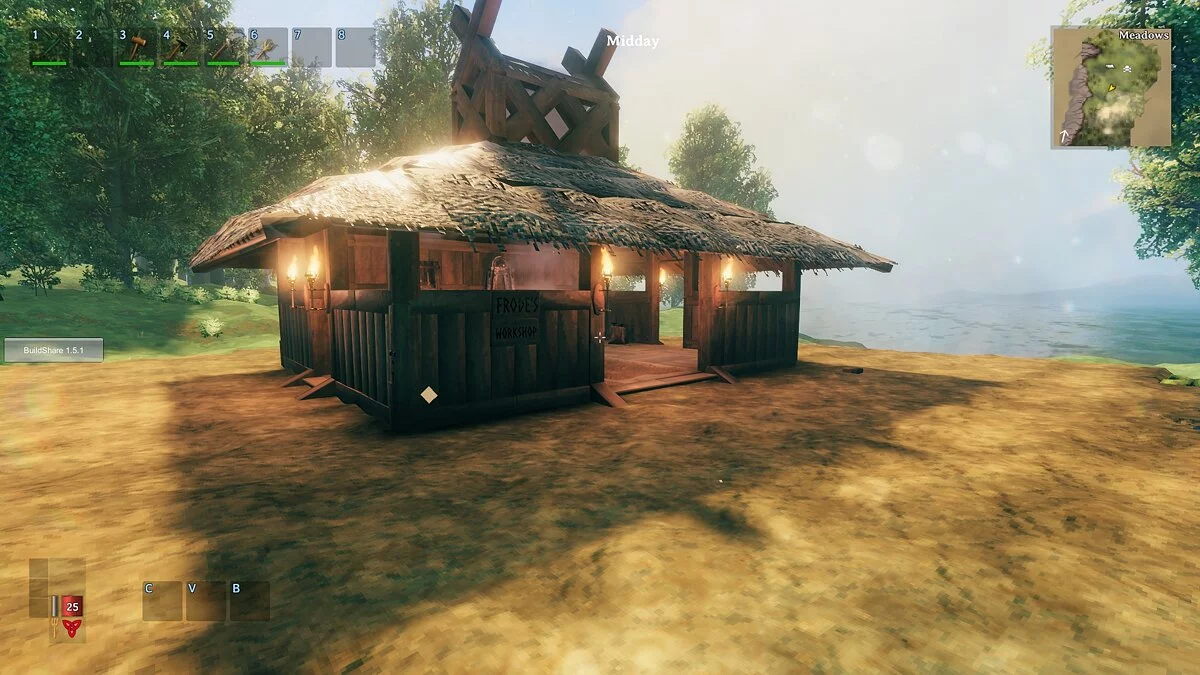Click the empty hotbar slot numbered 8
The image size is (1200, 675).
point(355,47)
